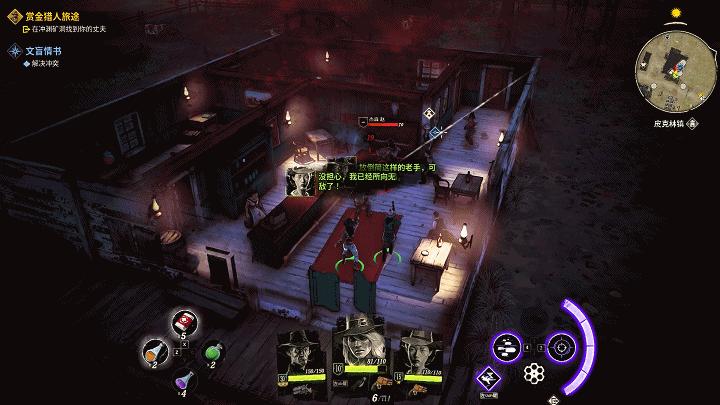Open the circular minimap of the town
Image resolution: width=720 pixels, height=405 pixels.
coord(672,65)
